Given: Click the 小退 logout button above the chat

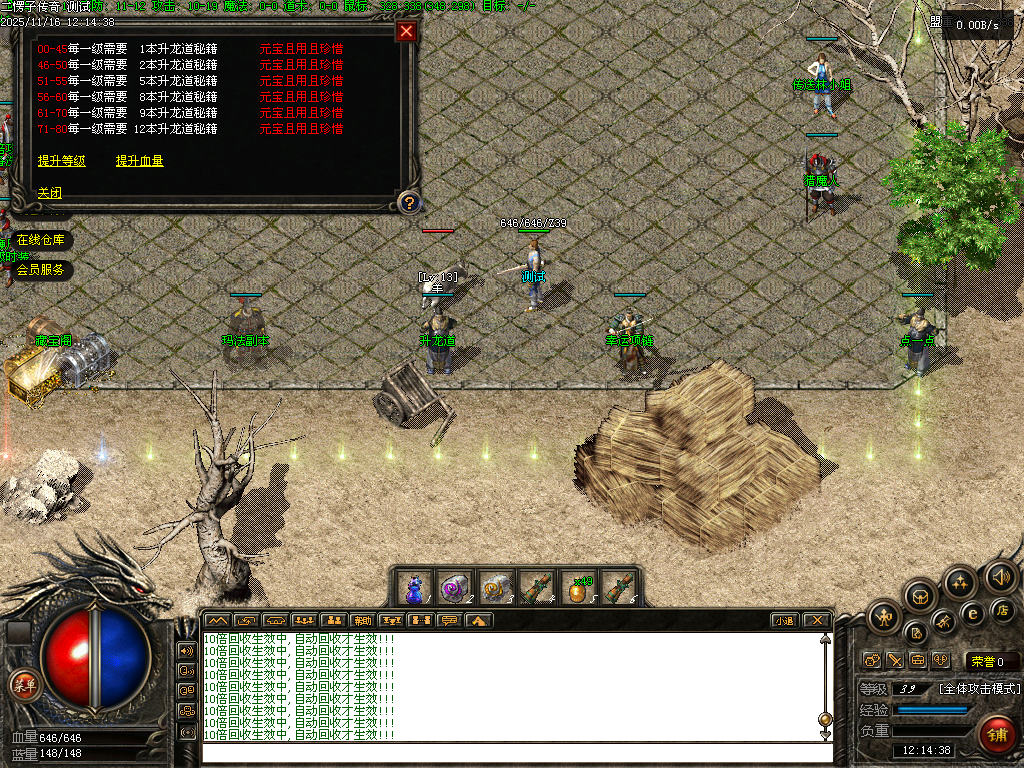Looking at the screenshot, I should click(784, 621).
